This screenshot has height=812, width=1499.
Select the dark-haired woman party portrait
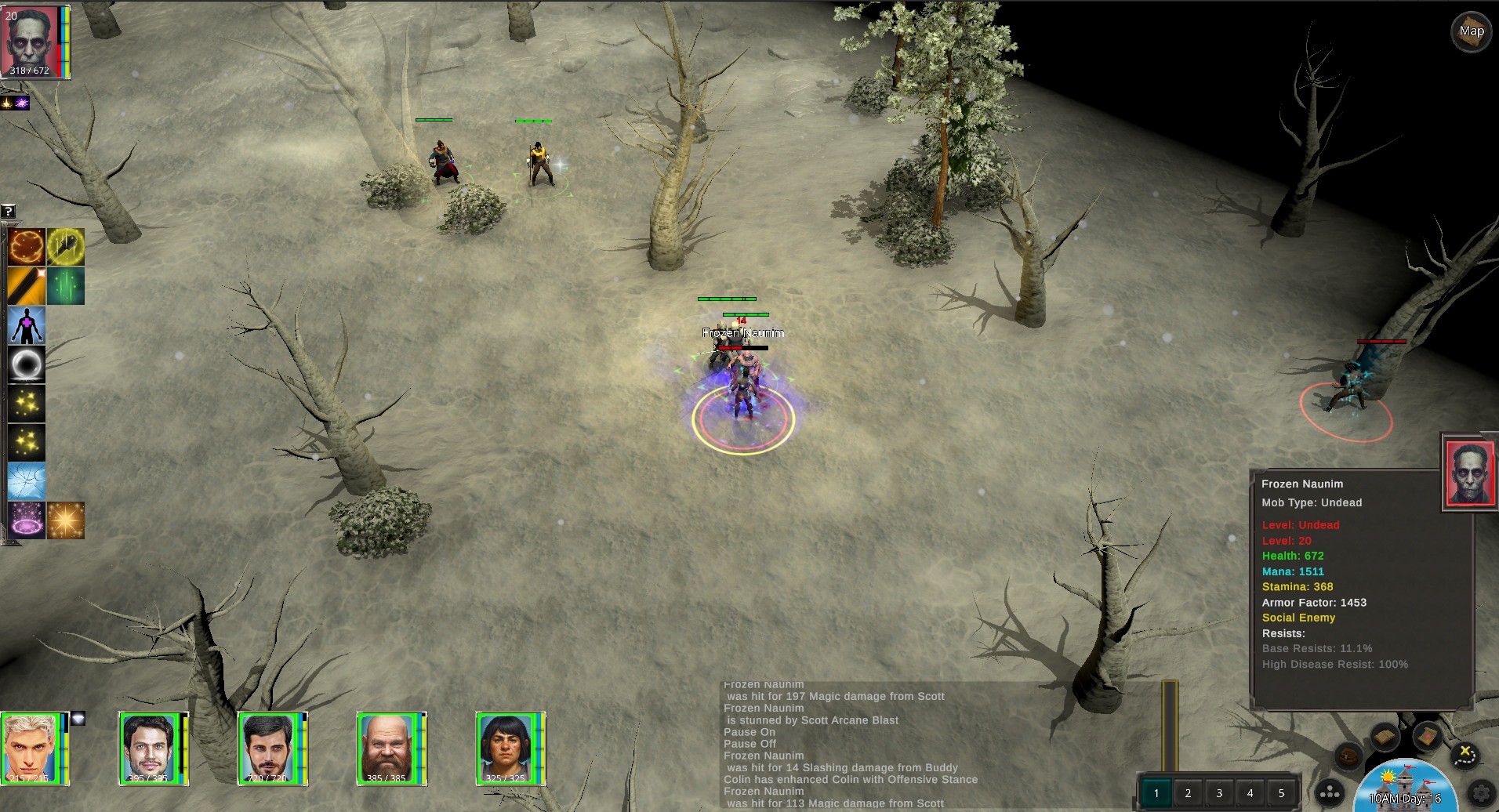click(x=507, y=749)
